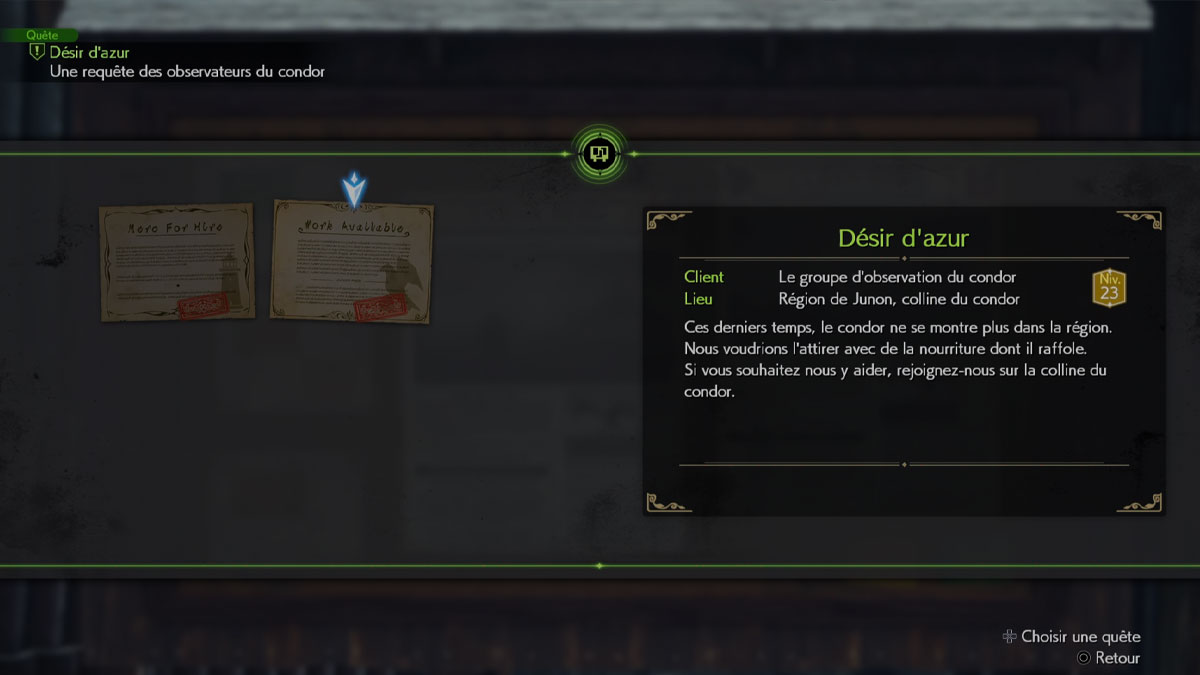Select the "Hero For Hire" quest notice
This screenshot has height=675, width=1200.
point(176,262)
